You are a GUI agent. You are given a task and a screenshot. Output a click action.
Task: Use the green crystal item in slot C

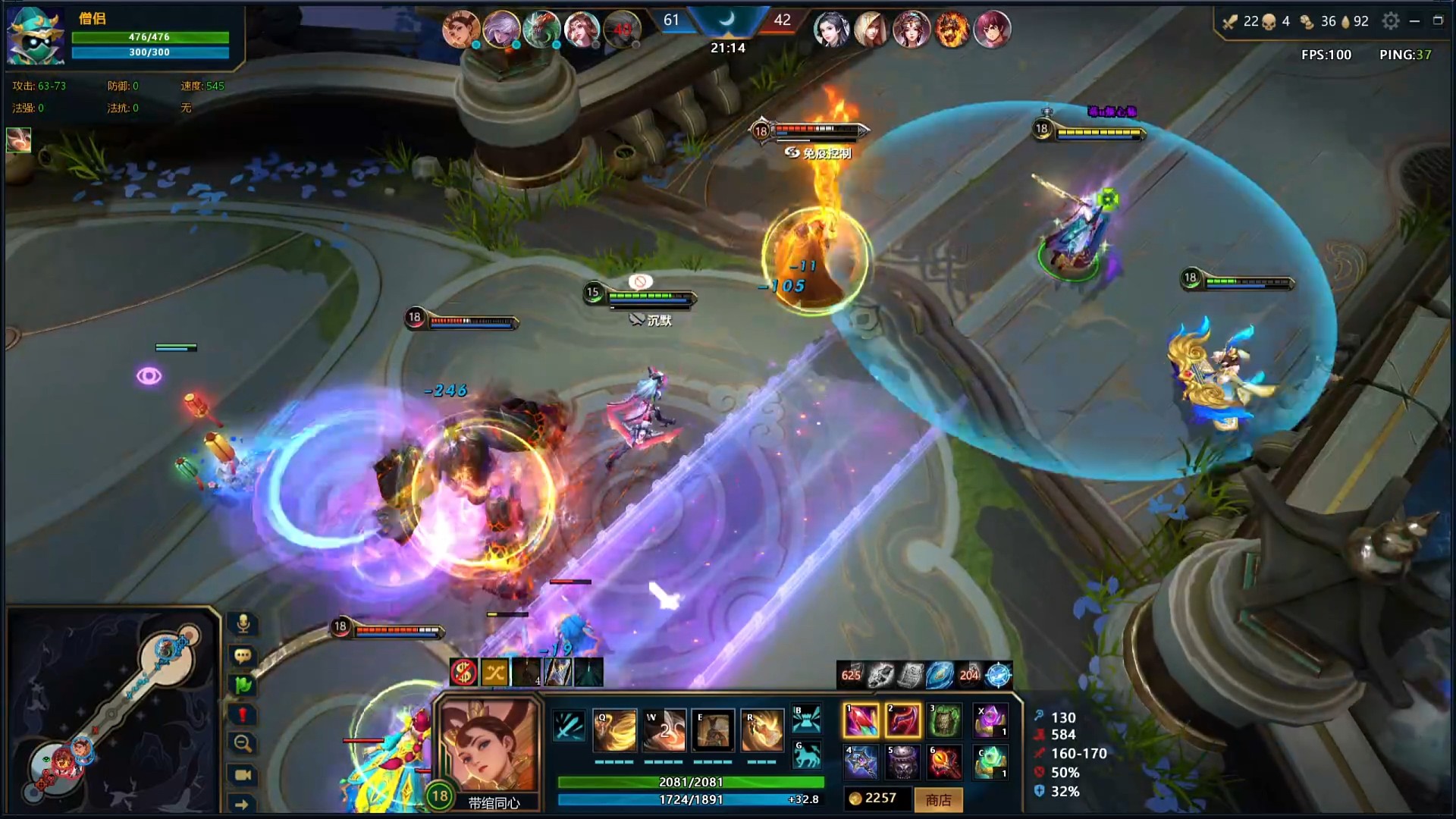point(990,762)
